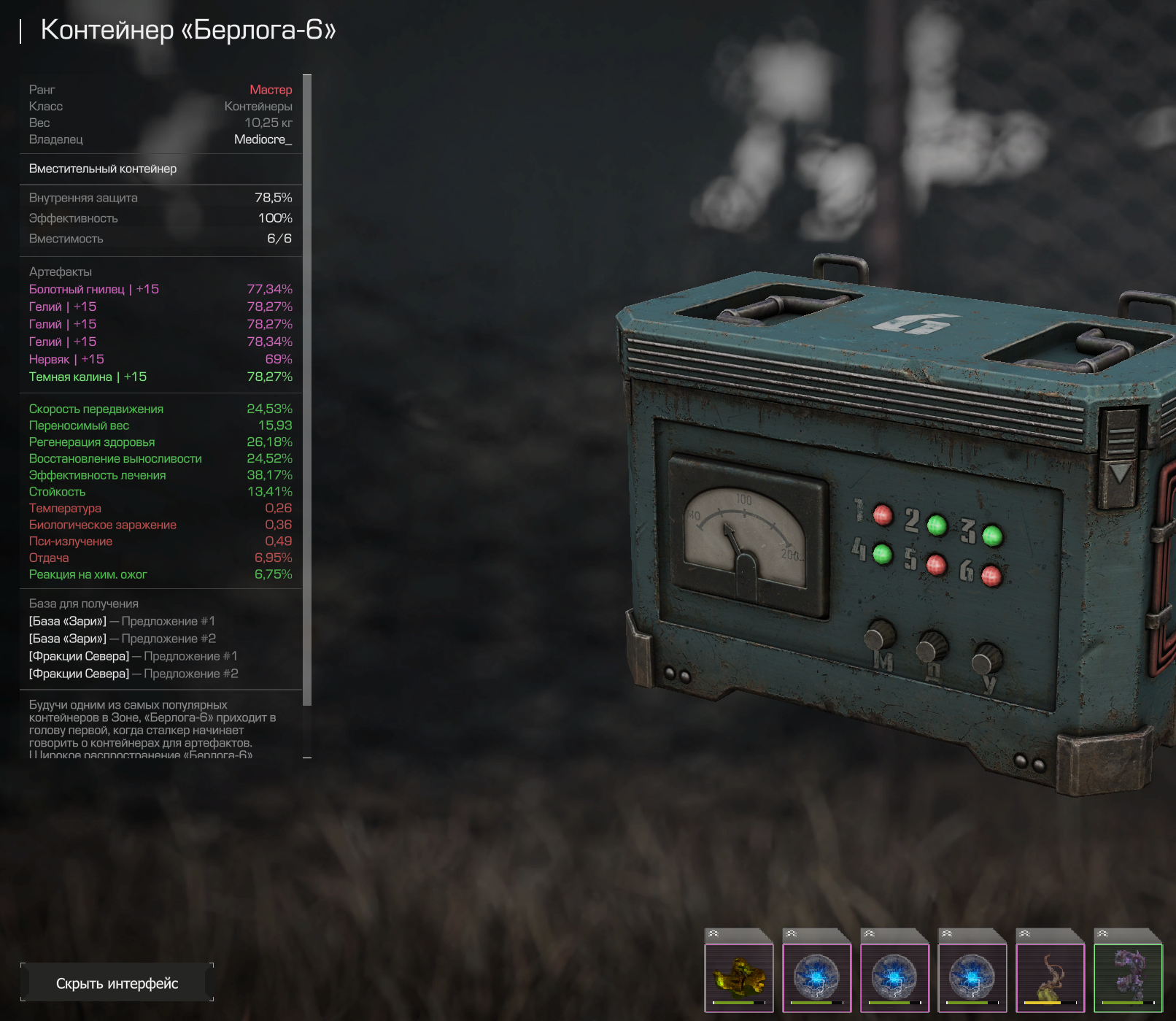The width and height of the screenshot is (1176, 1021).
Task: Hide the interface with Скрыть интерфейс
Action: coord(117,983)
